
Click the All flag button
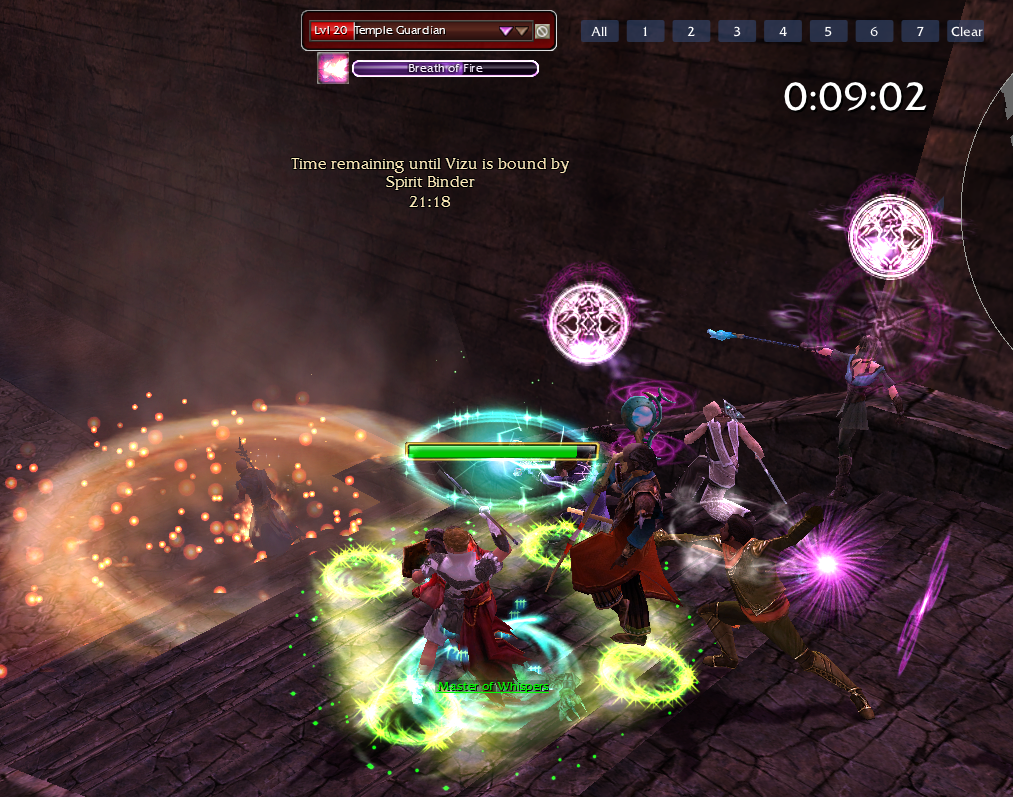[599, 31]
